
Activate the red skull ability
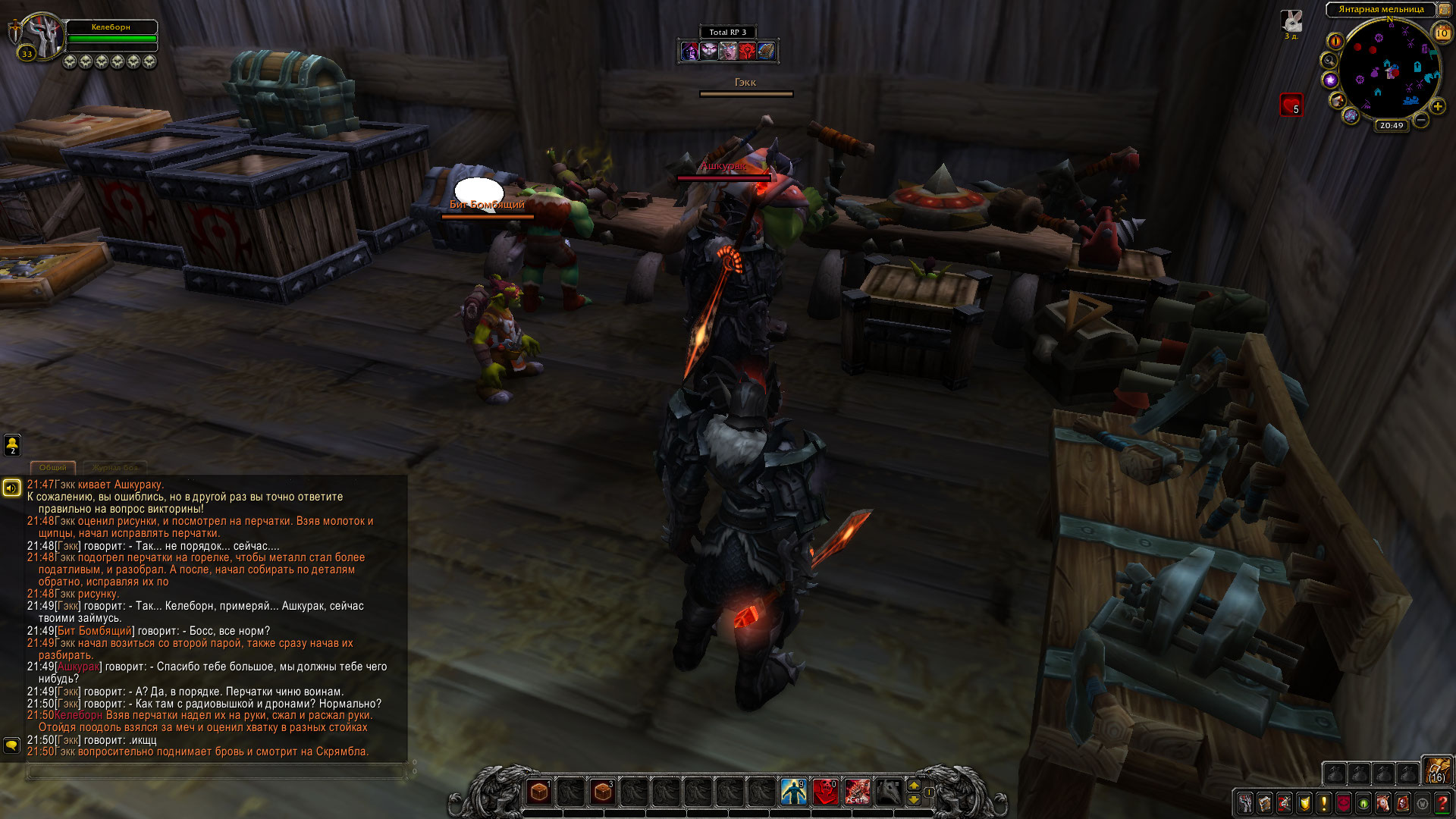coord(825,792)
